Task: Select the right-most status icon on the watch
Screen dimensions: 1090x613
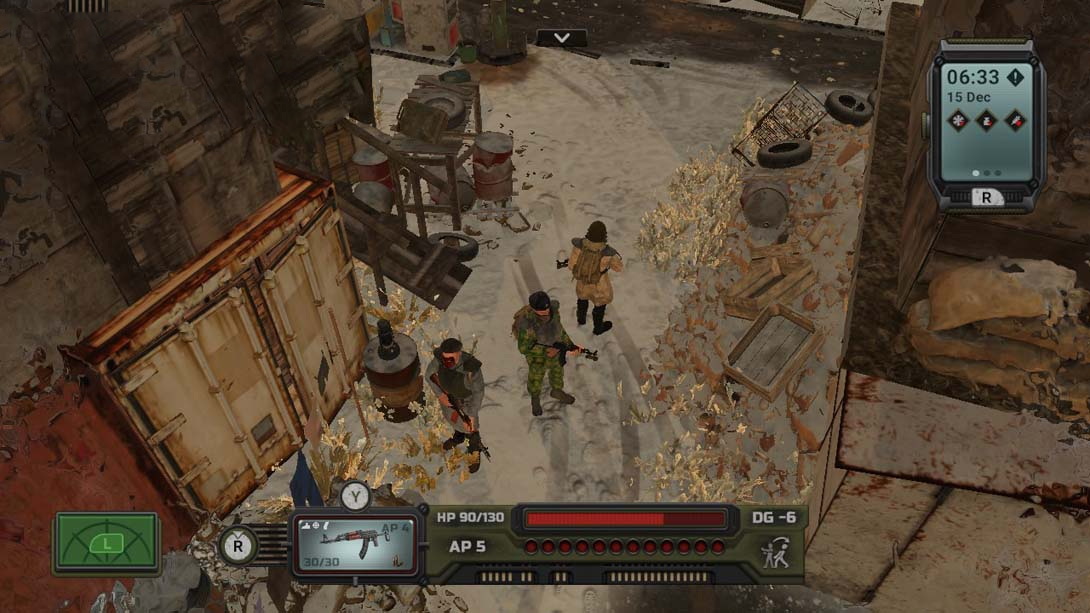Action: tap(1015, 120)
